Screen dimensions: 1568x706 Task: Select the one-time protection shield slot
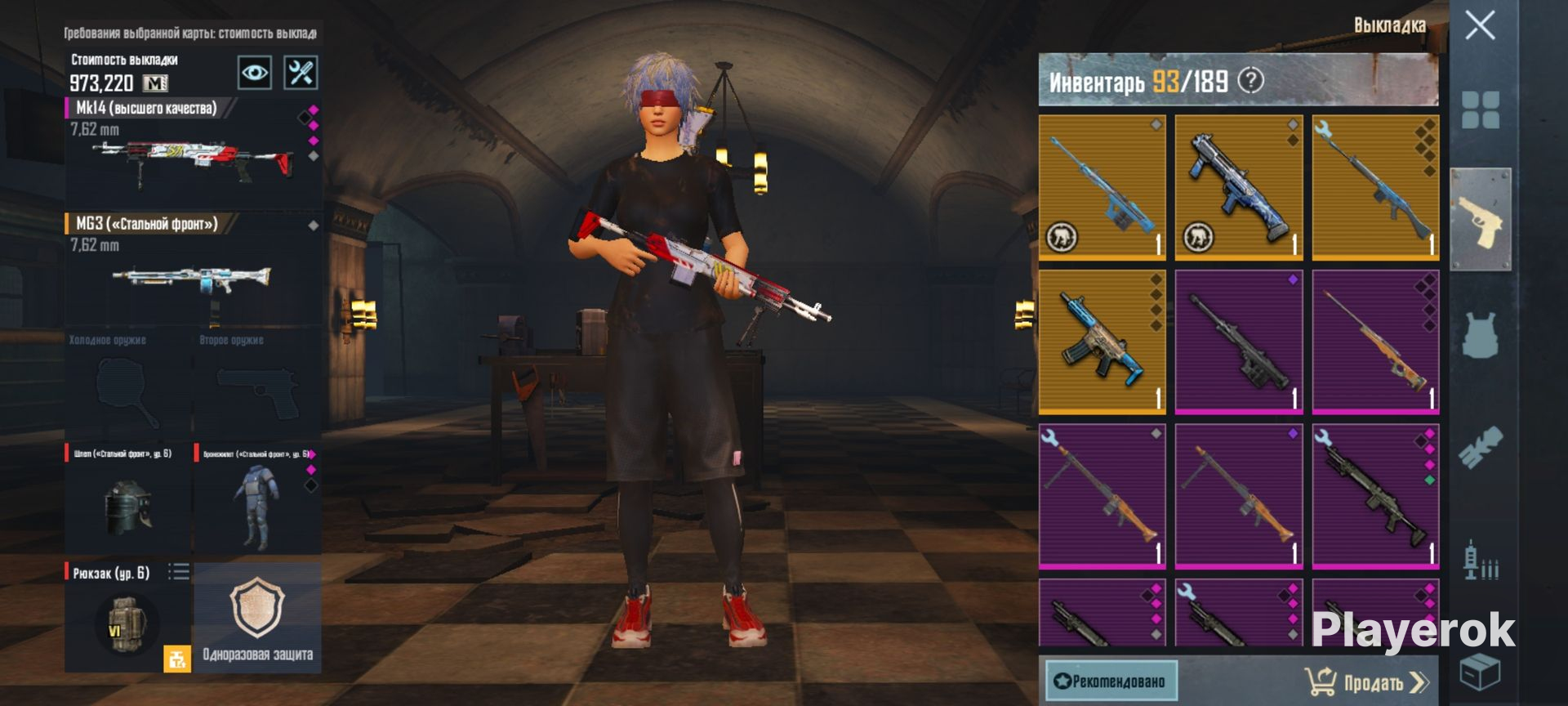click(257, 617)
